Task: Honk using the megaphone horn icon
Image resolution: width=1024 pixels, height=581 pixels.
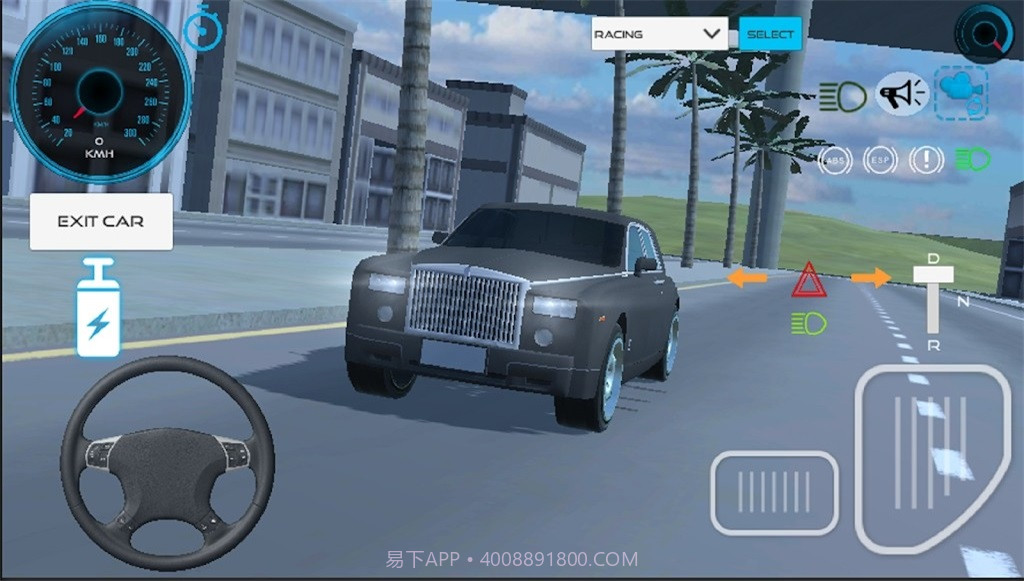Action: point(902,95)
